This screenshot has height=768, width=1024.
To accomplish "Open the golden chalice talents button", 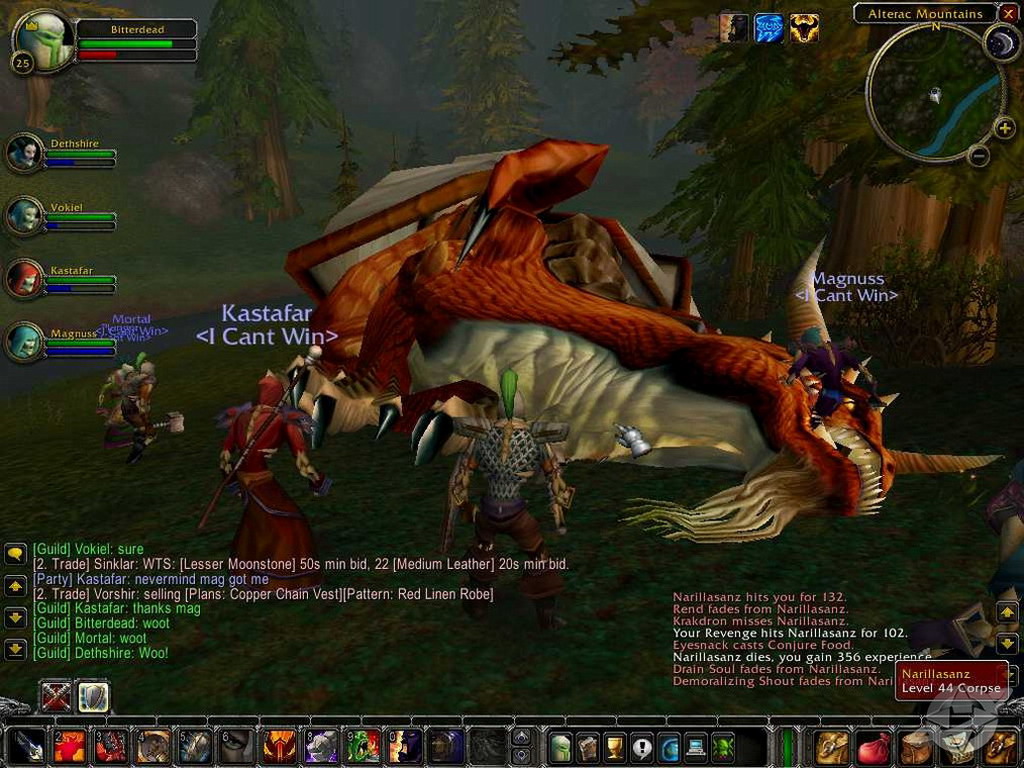I will click(x=614, y=746).
